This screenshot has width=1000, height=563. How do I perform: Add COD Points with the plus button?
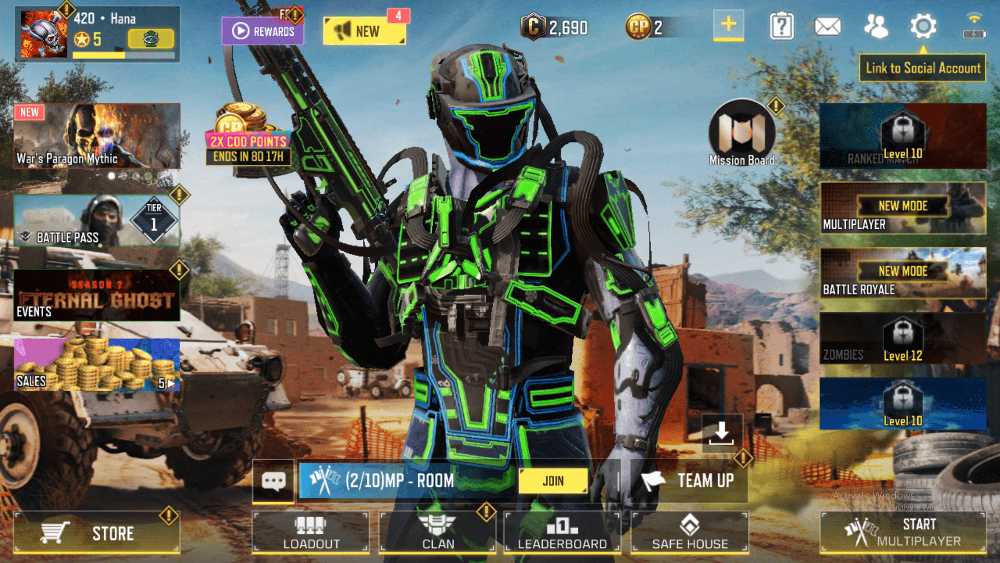[x=728, y=26]
